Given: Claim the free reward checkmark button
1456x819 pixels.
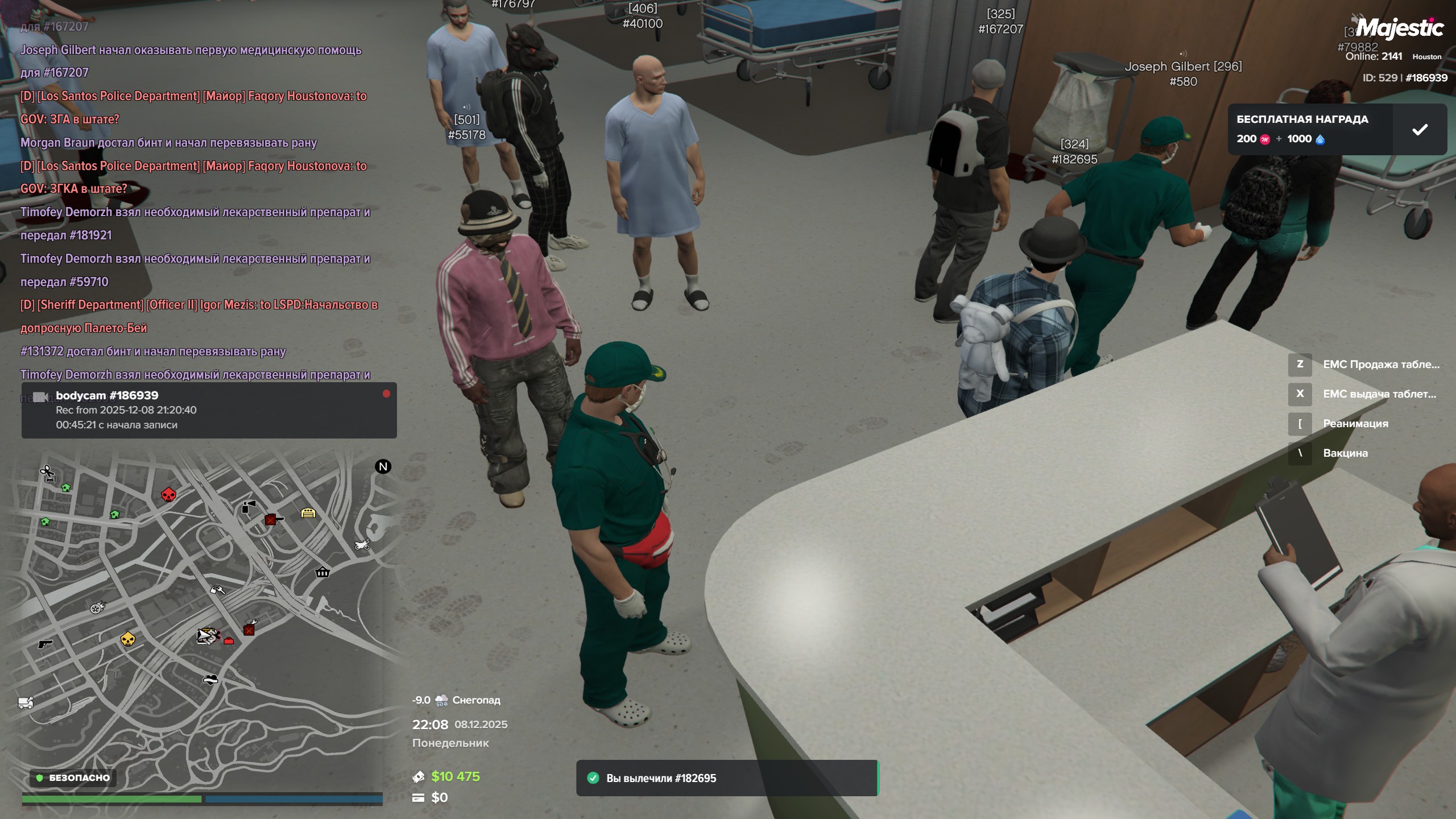Looking at the screenshot, I should (x=1420, y=130).
